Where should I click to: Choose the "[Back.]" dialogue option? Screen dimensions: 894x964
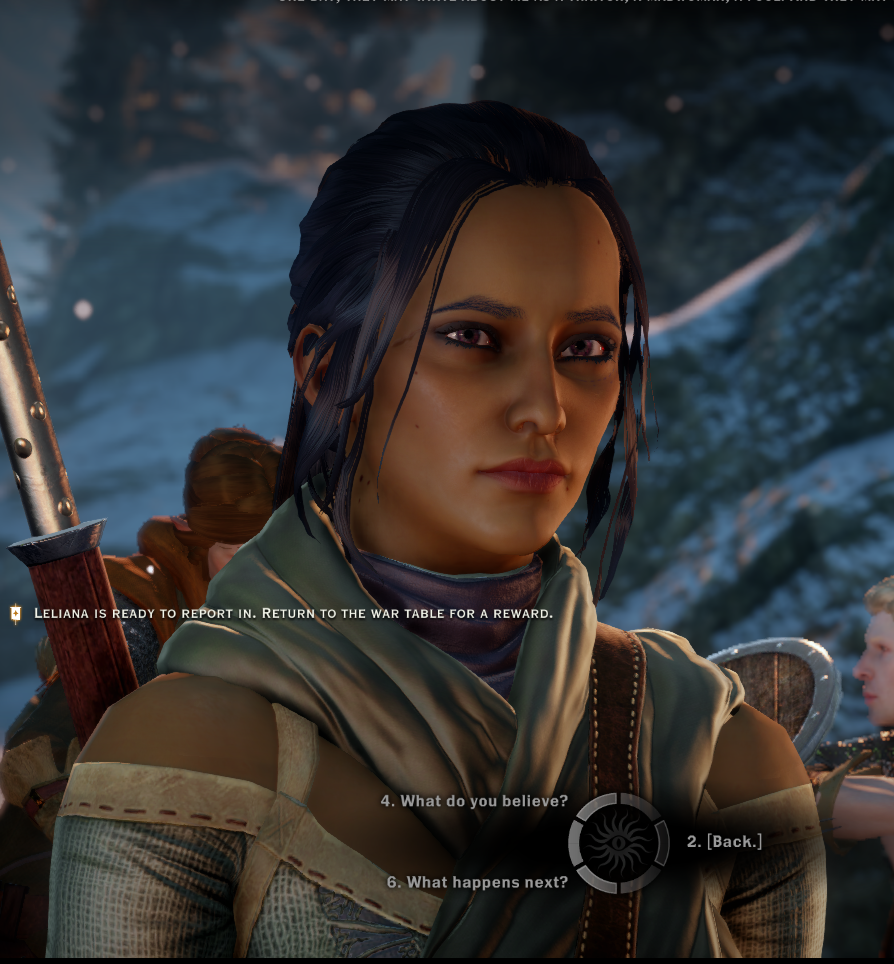(725, 842)
